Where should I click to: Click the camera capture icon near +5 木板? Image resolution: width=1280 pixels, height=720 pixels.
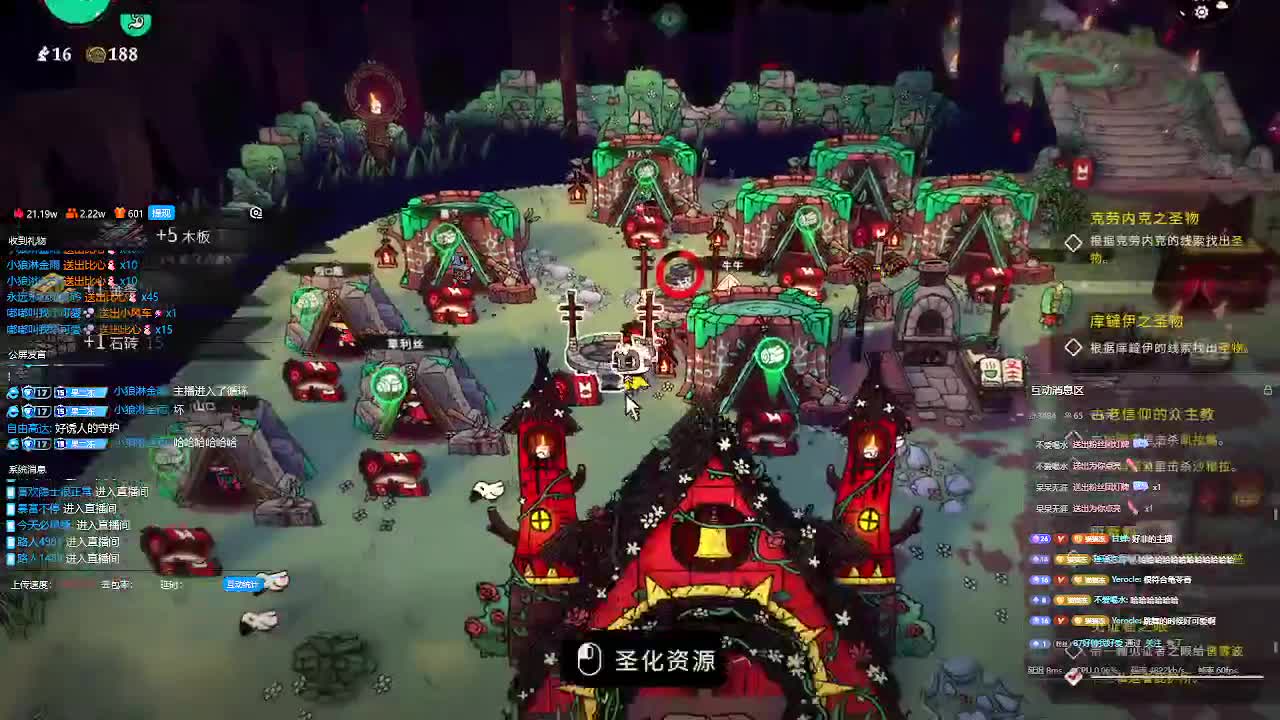click(255, 213)
